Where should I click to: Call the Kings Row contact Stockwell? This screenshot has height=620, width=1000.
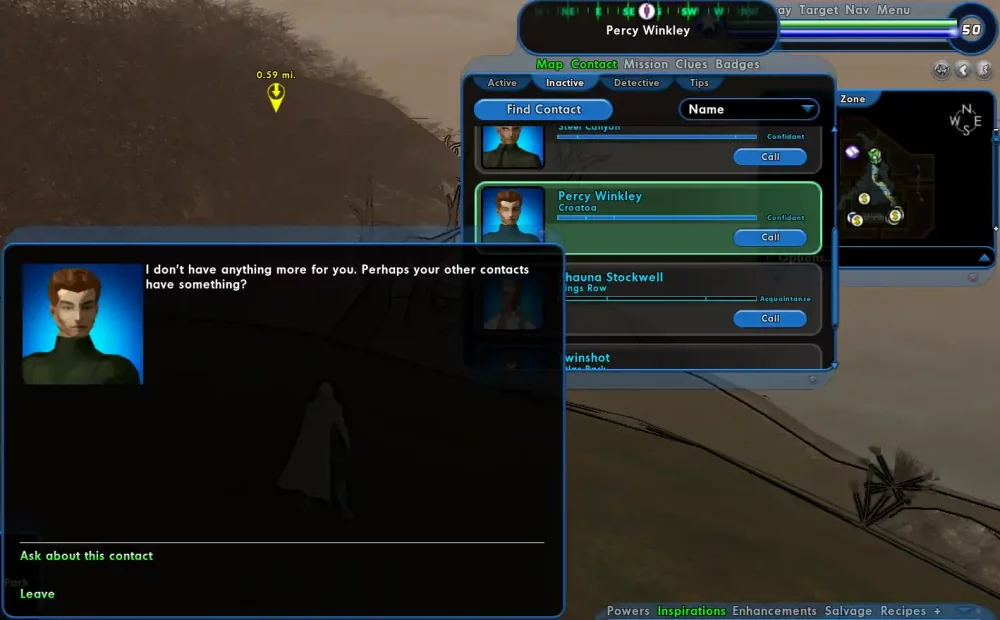[769, 319]
